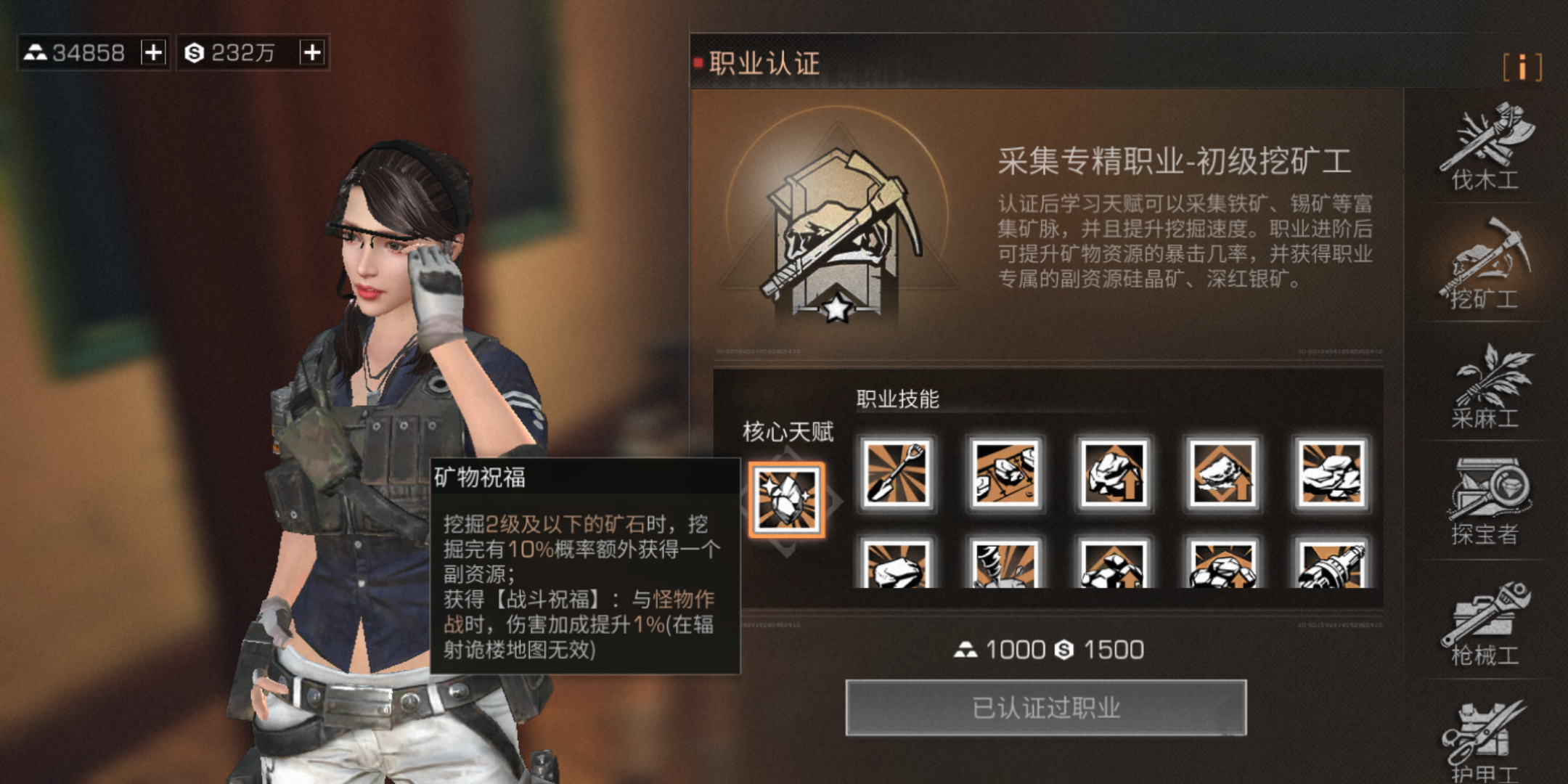Select the 核心天赋 ore crystal talent icon
The image size is (1568, 784).
coord(787,500)
